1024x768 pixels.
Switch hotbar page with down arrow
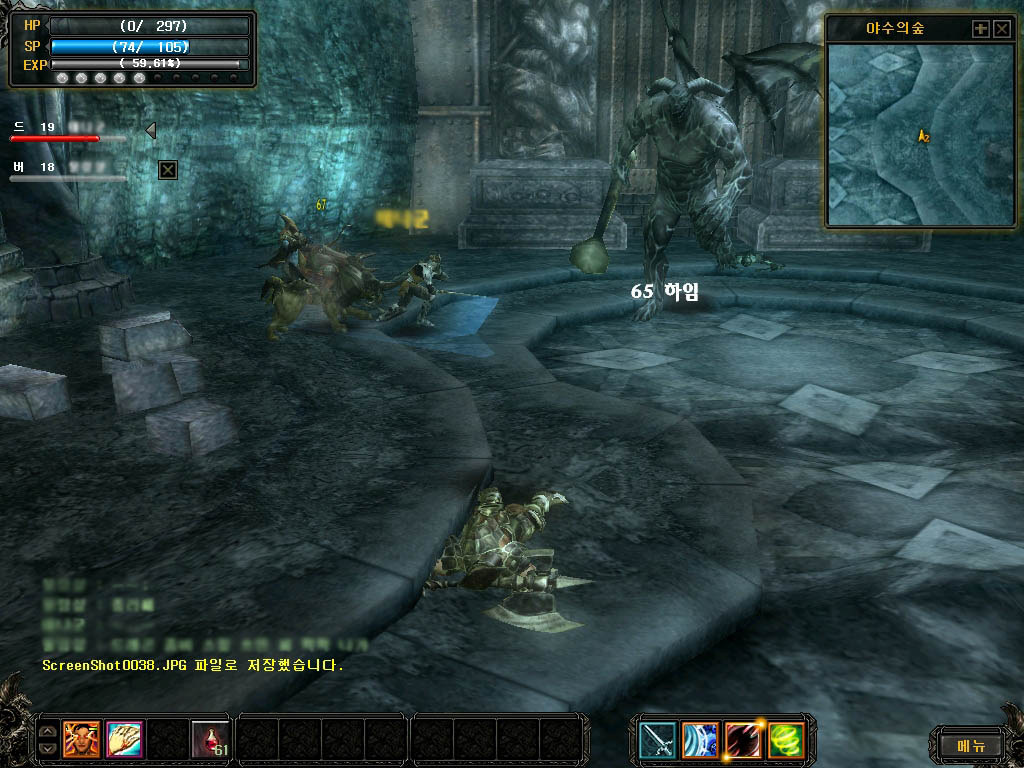pyautogui.click(x=46, y=748)
